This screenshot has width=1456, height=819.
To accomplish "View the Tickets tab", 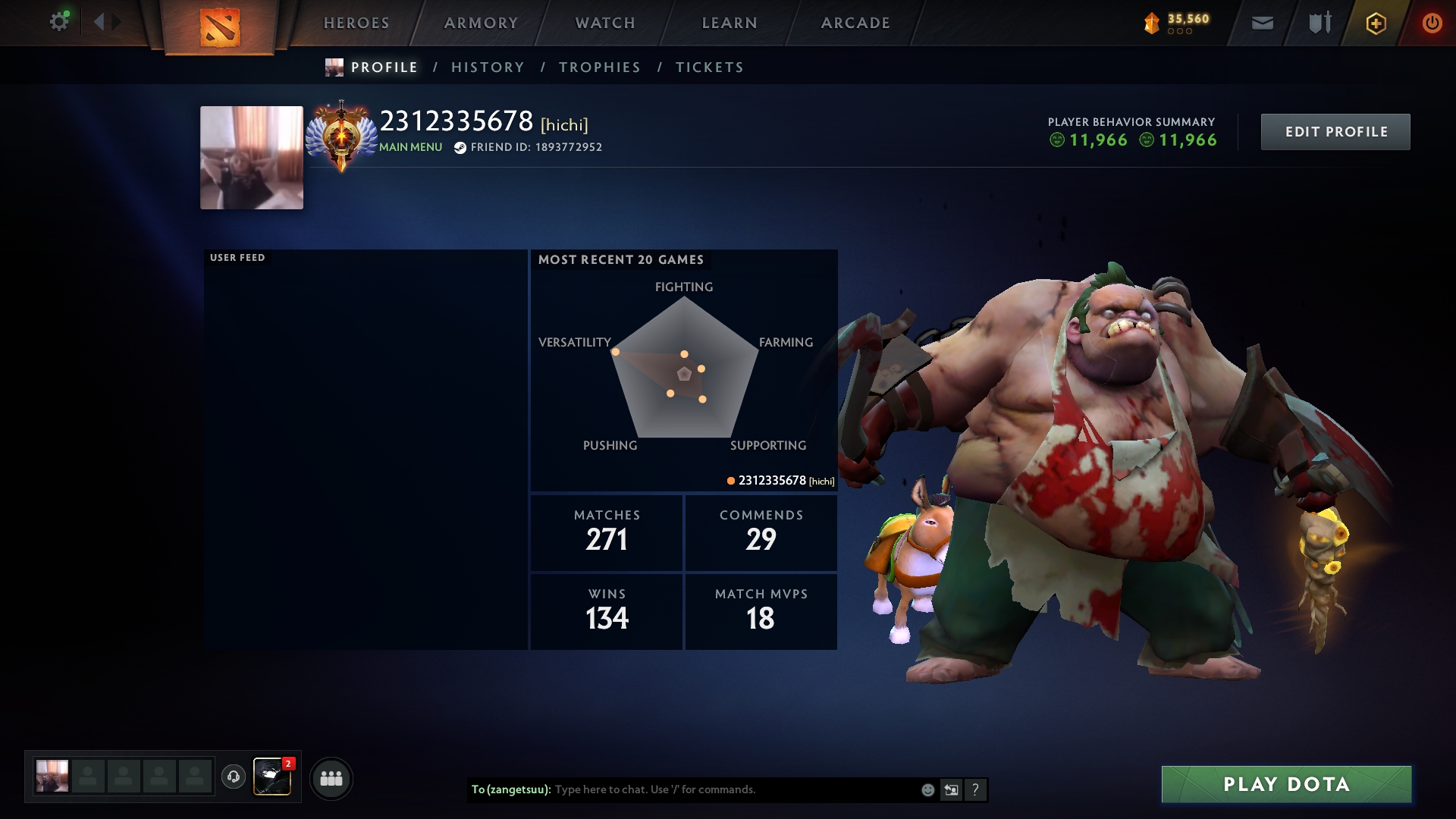I will pyautogui.click(x=710, y=67).
